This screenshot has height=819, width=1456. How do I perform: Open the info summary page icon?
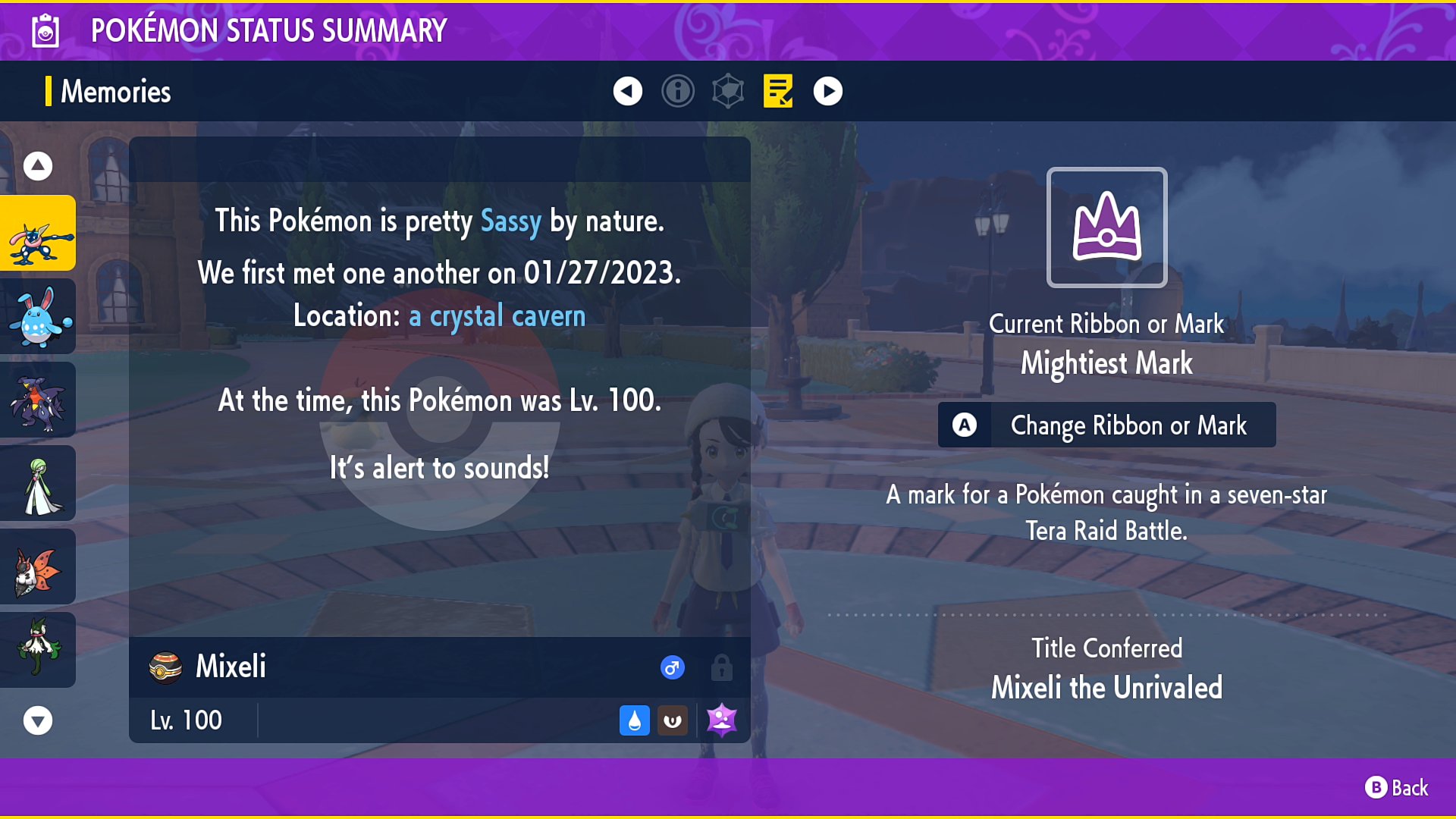point(678,90)
